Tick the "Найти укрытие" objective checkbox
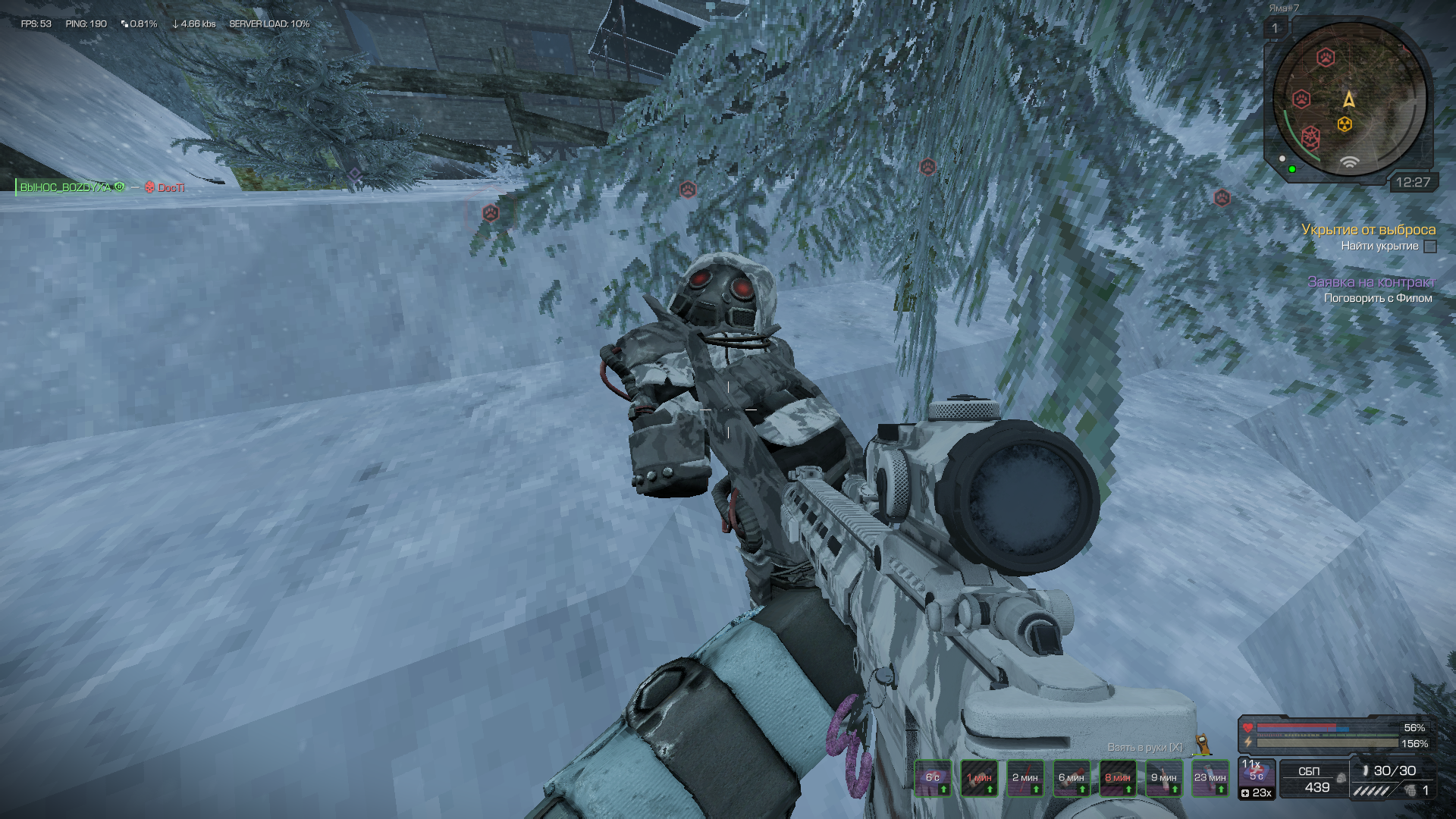This screenshot has width=1456, height=819. (1430, 246)
